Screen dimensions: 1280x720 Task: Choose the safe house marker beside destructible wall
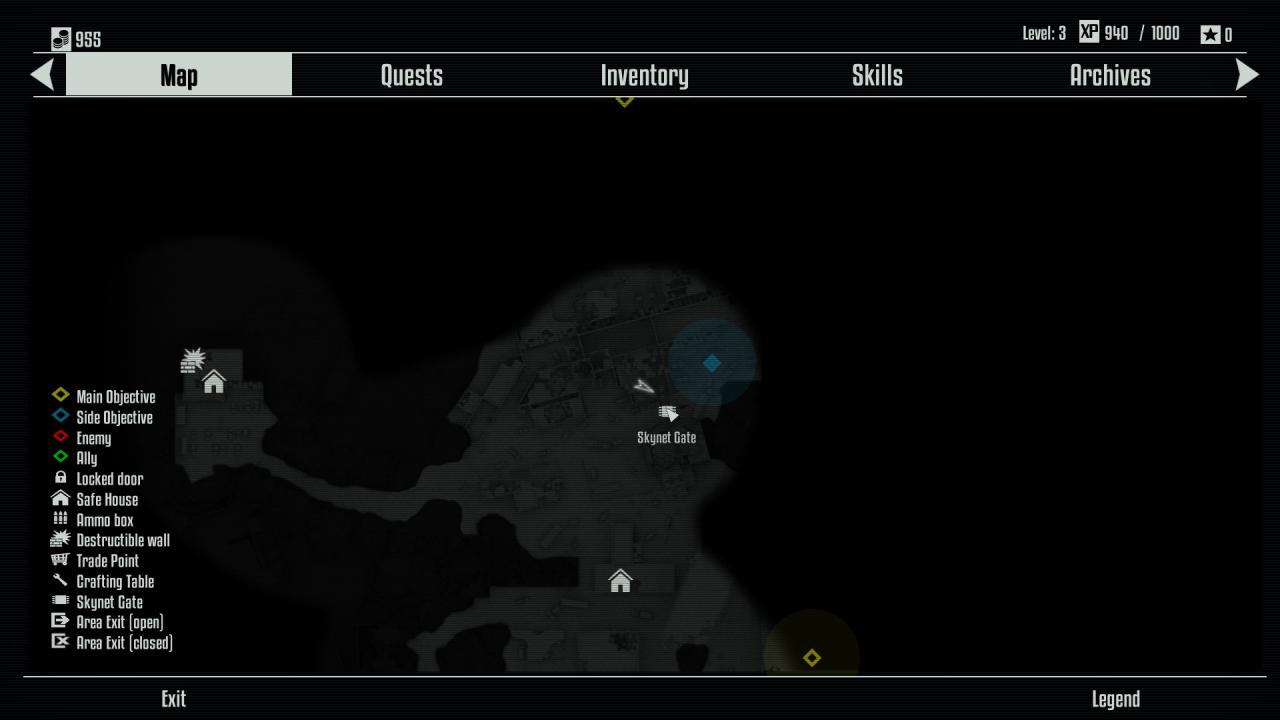[214, 382]
